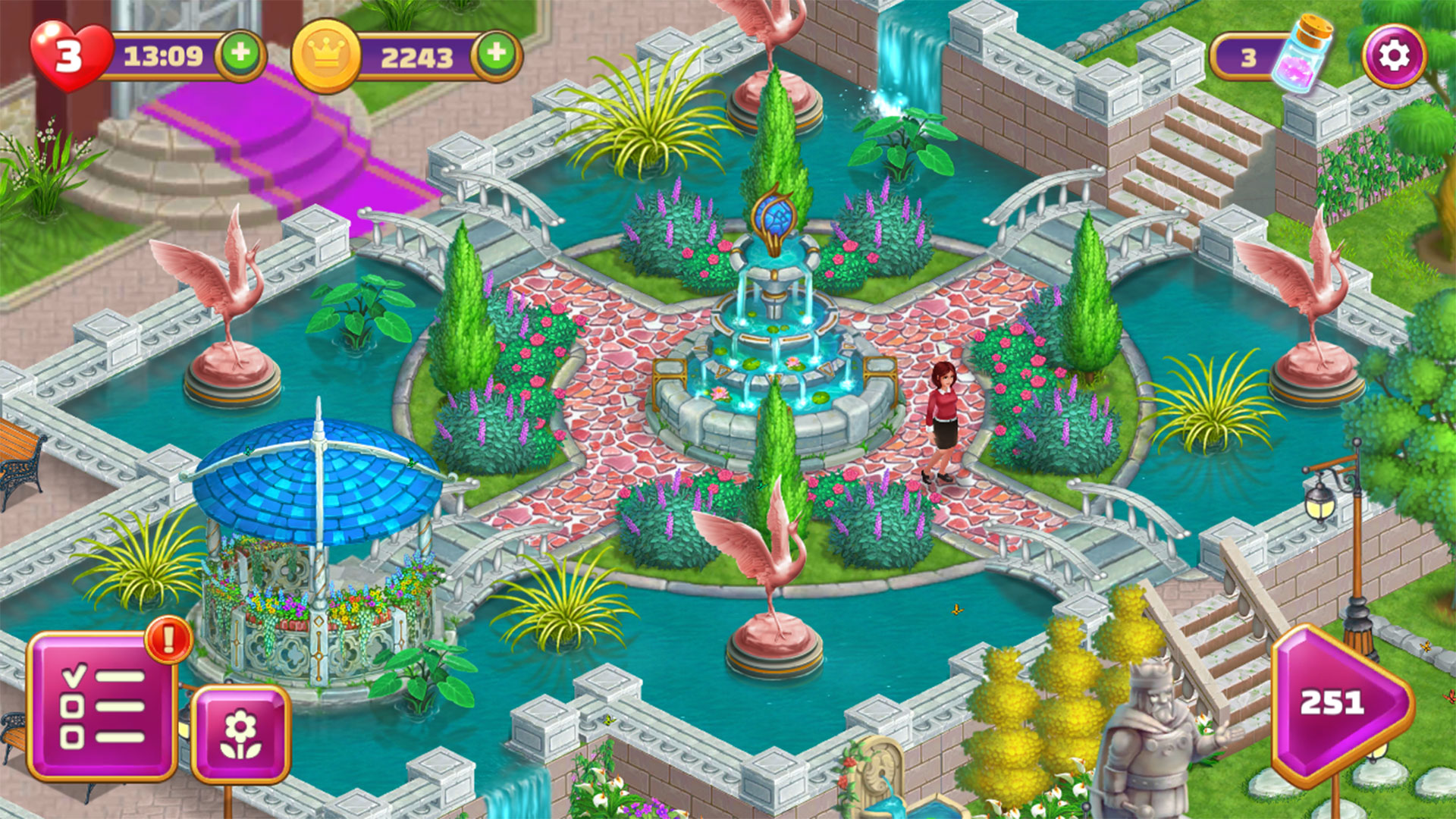1456x819 pixels.
Task: Open the task checklist
Action: click(102, 707)
